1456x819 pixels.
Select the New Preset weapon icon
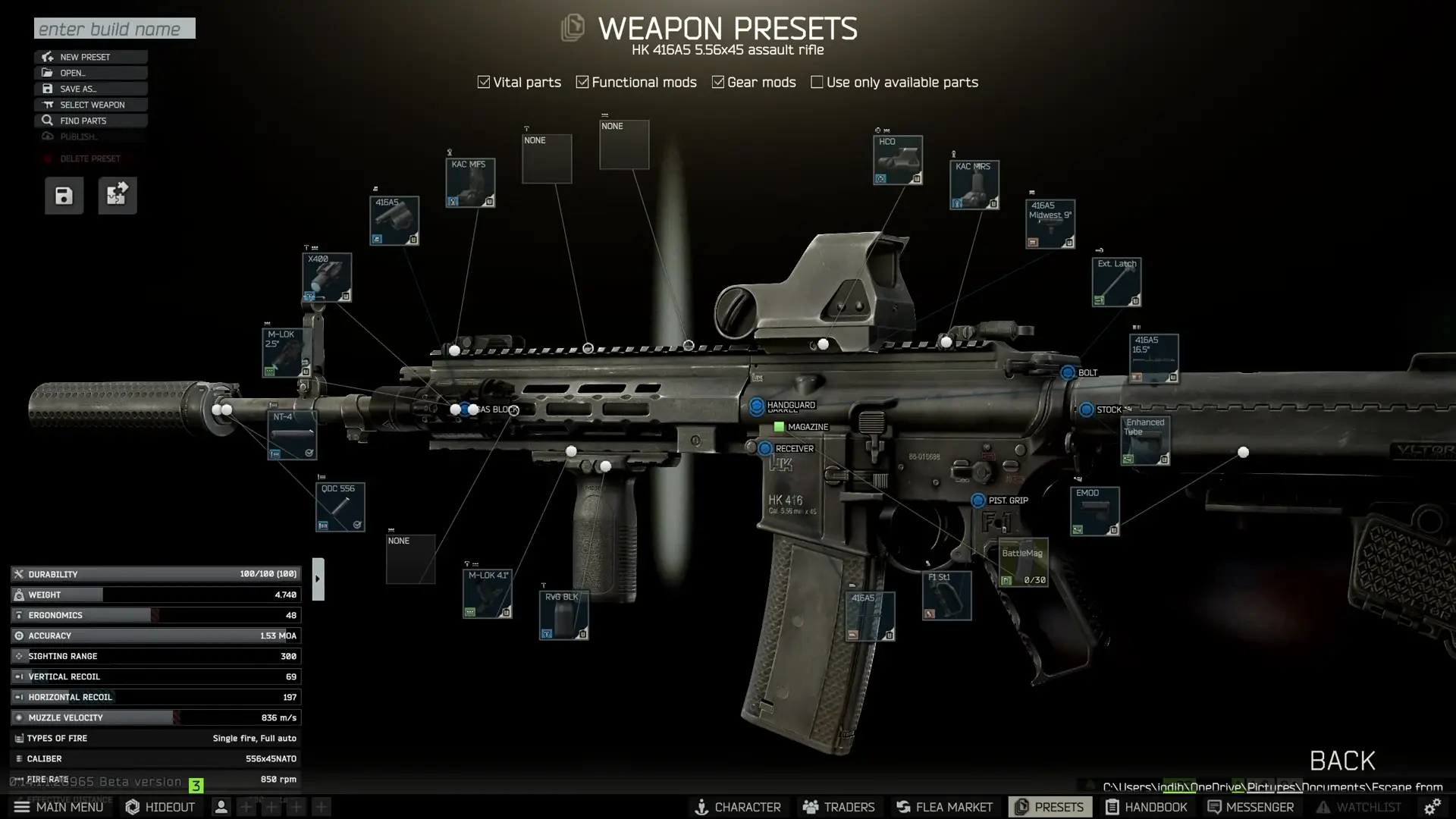click(x=48, y=57)
